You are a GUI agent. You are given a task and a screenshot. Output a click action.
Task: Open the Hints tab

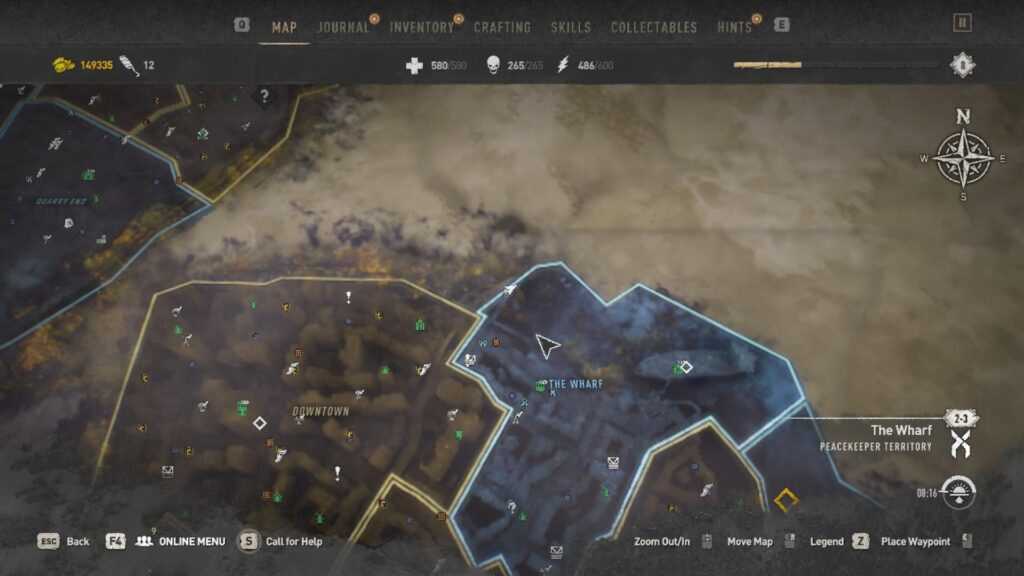(x=734, y=27)
